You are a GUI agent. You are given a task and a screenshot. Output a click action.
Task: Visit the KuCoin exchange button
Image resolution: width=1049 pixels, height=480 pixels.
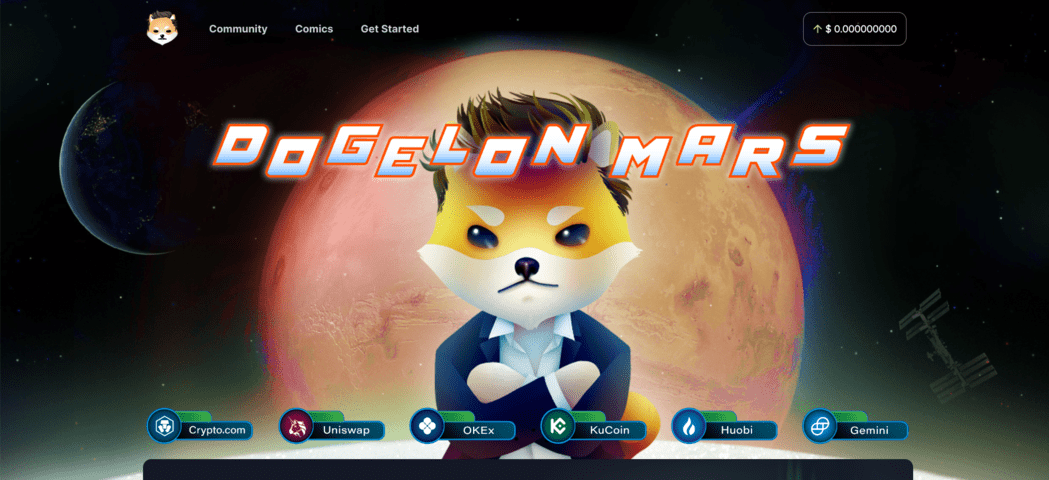pos(595,429)
